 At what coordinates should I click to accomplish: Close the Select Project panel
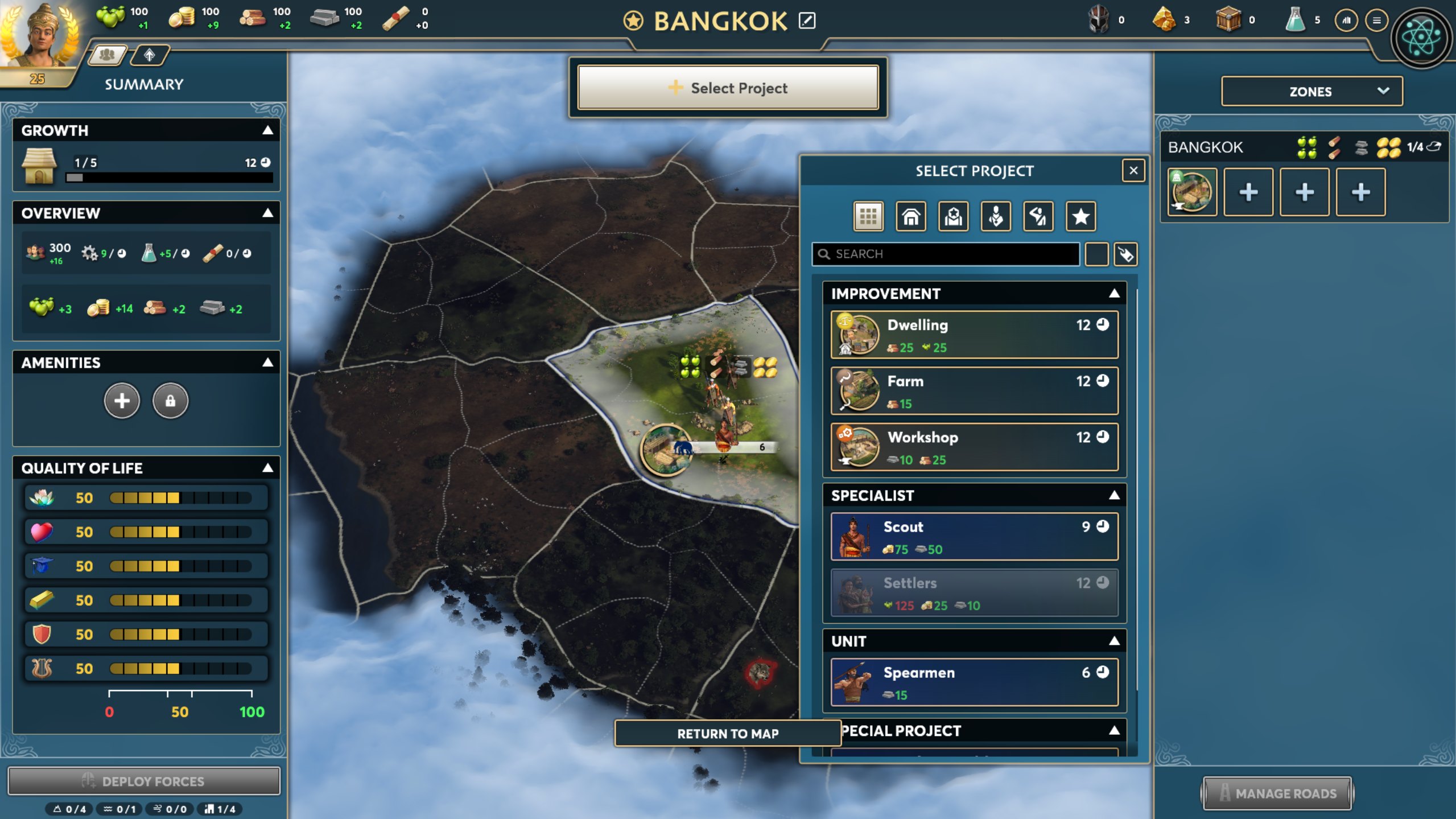(x=1133, y=170)
